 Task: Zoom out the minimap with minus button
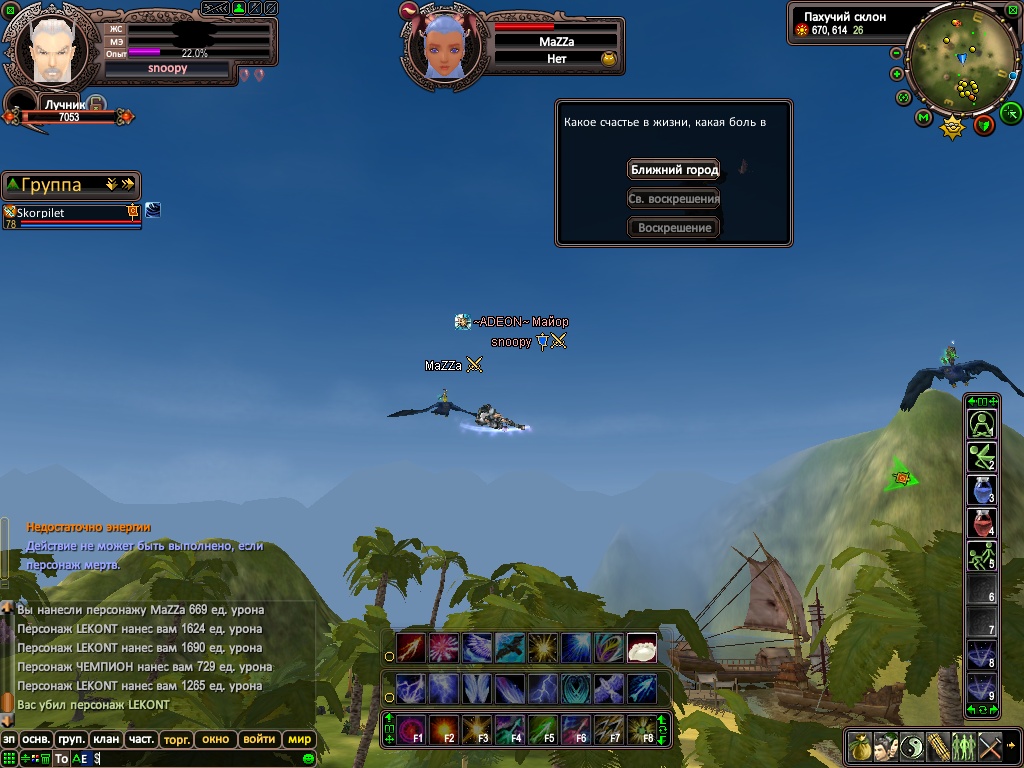point(896,53)
